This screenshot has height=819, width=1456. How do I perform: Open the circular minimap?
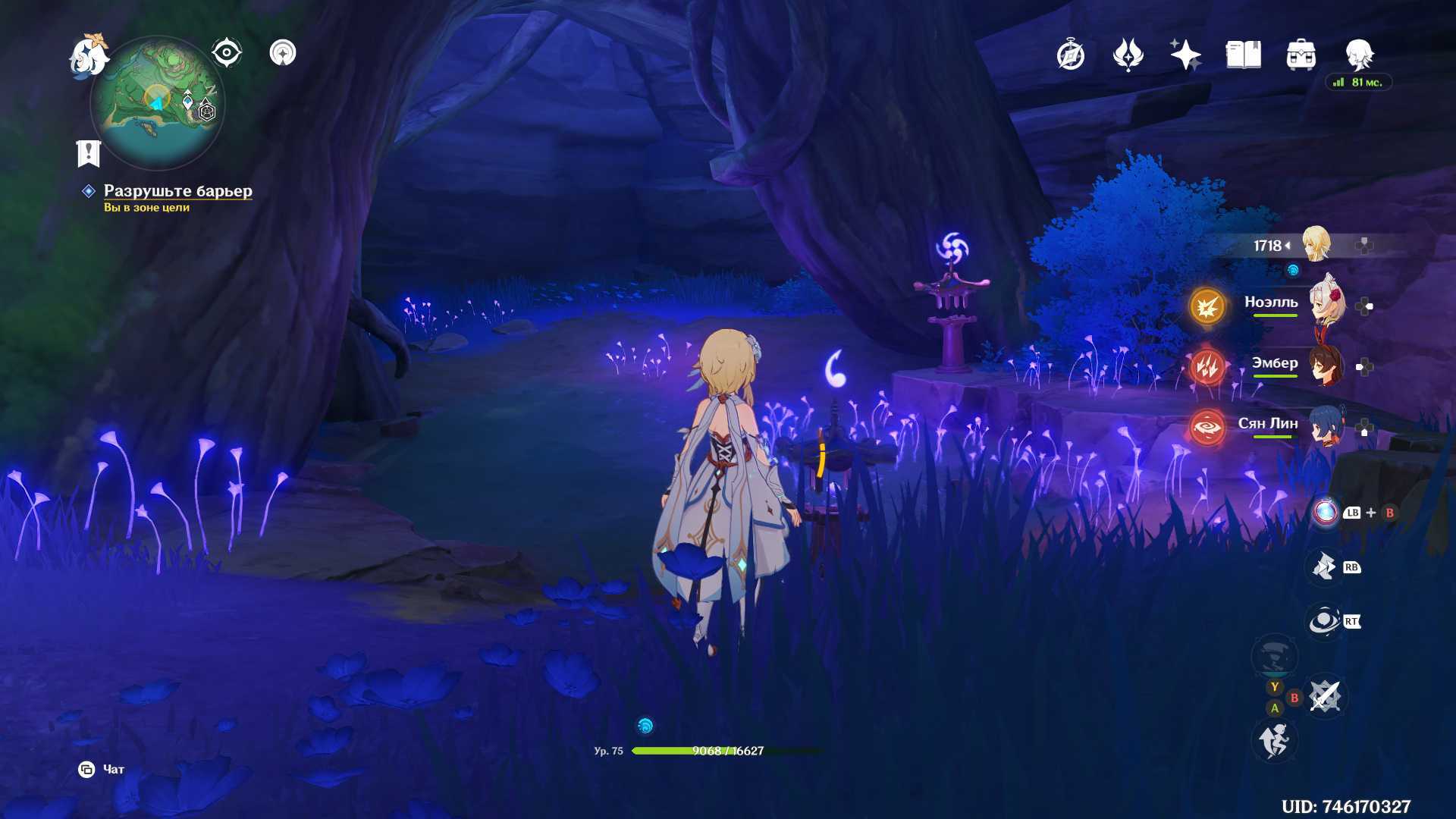pos(158,102)
